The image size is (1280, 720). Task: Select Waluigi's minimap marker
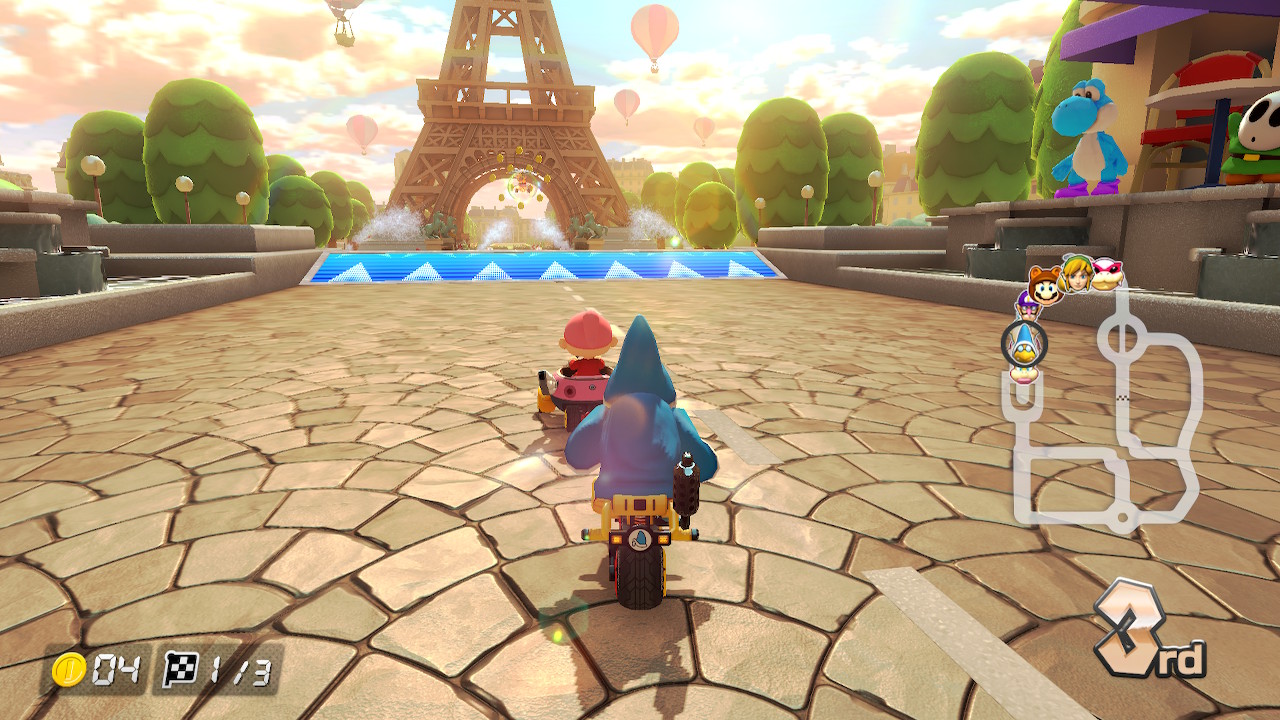[x=1026, y=303]
